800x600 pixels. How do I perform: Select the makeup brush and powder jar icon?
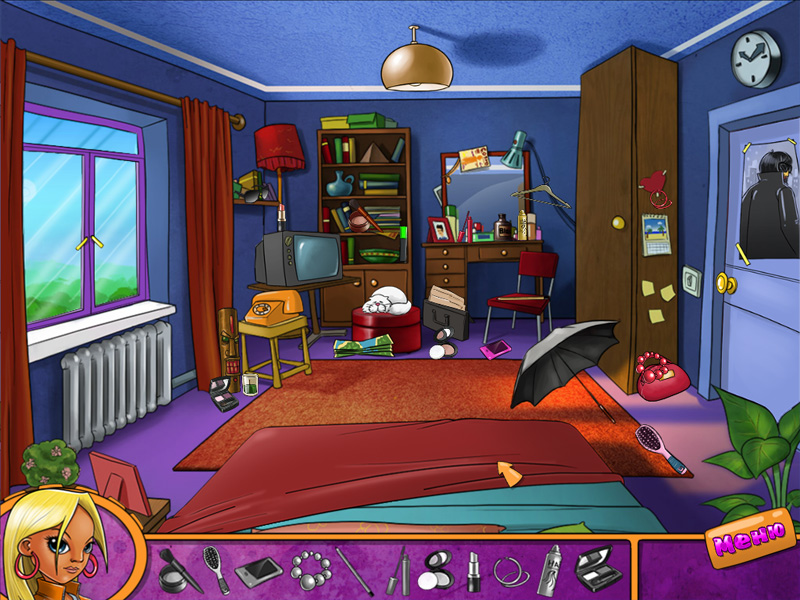pyautogui.click(x=177, y=571)
